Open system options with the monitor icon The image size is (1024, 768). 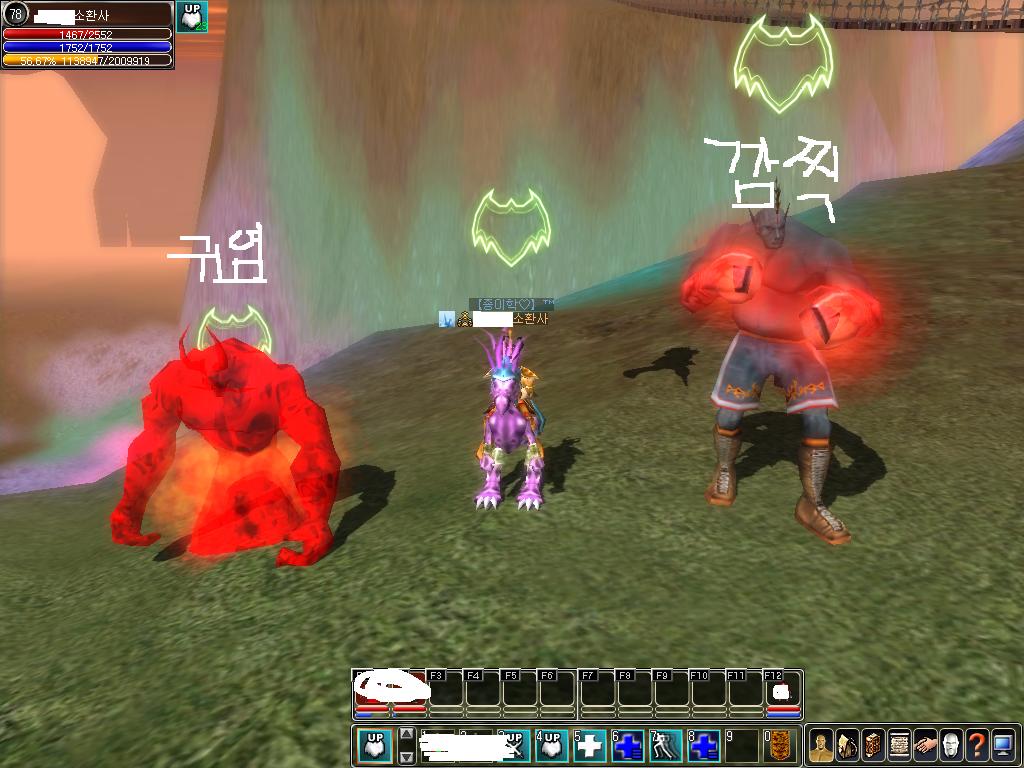(x=1003, y=746)
